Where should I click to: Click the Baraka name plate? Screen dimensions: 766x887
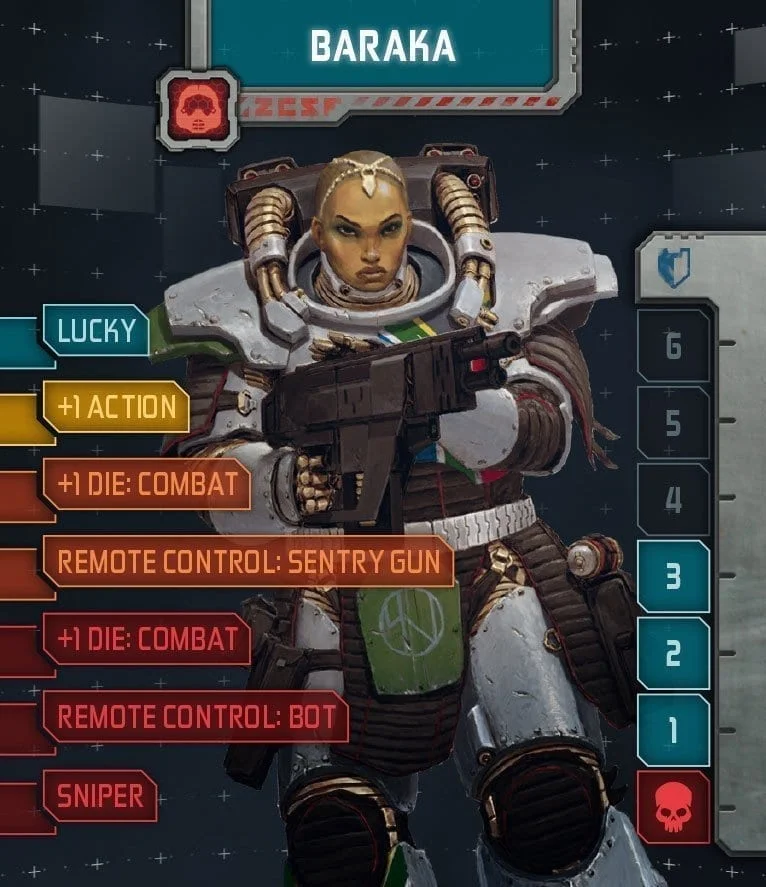point(383,46)
